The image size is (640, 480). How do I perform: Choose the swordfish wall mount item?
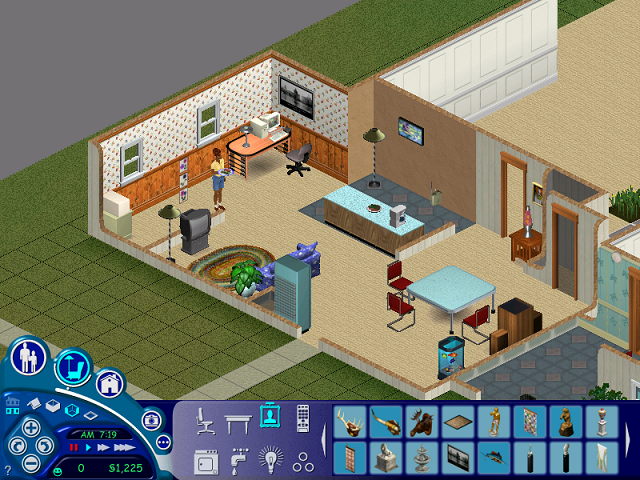pos(494,459)
